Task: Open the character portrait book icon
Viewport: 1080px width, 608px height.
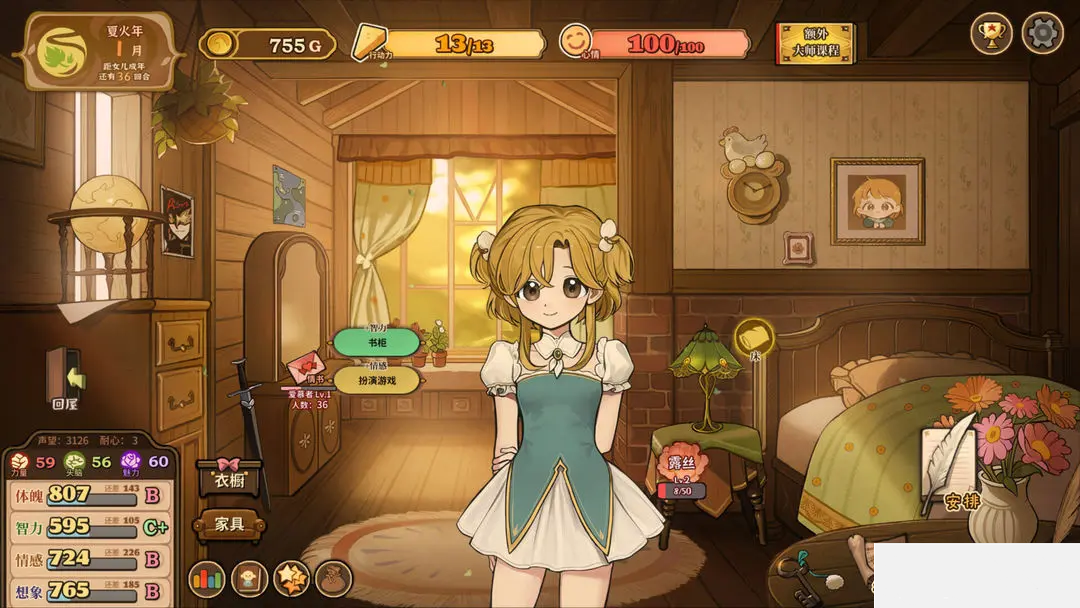Action: tap(249, 579)
